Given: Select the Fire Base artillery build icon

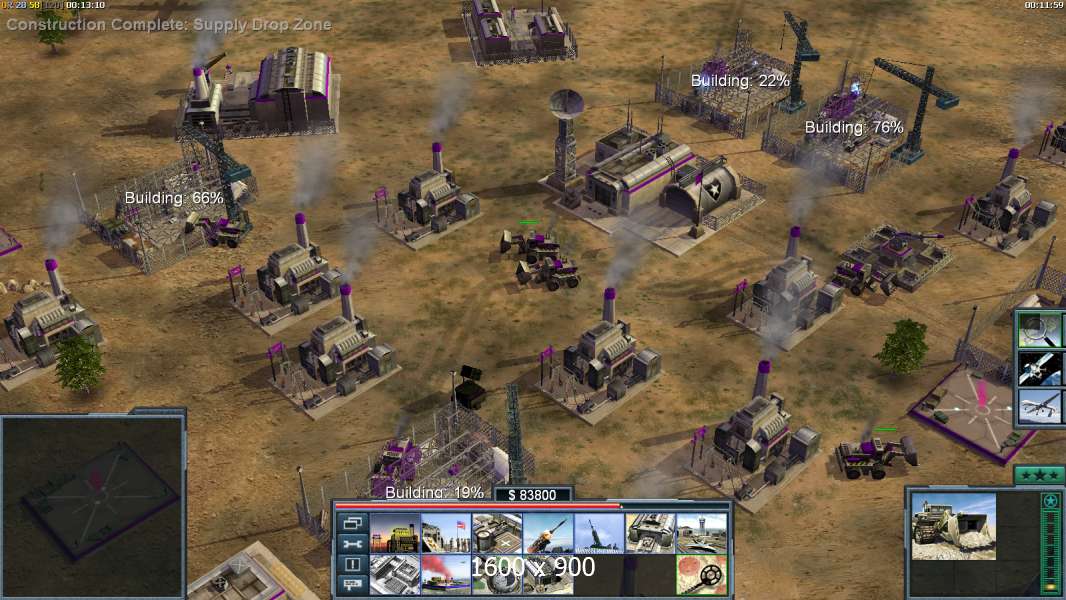Looking at the screenshot, I should [x=599, y=533].
